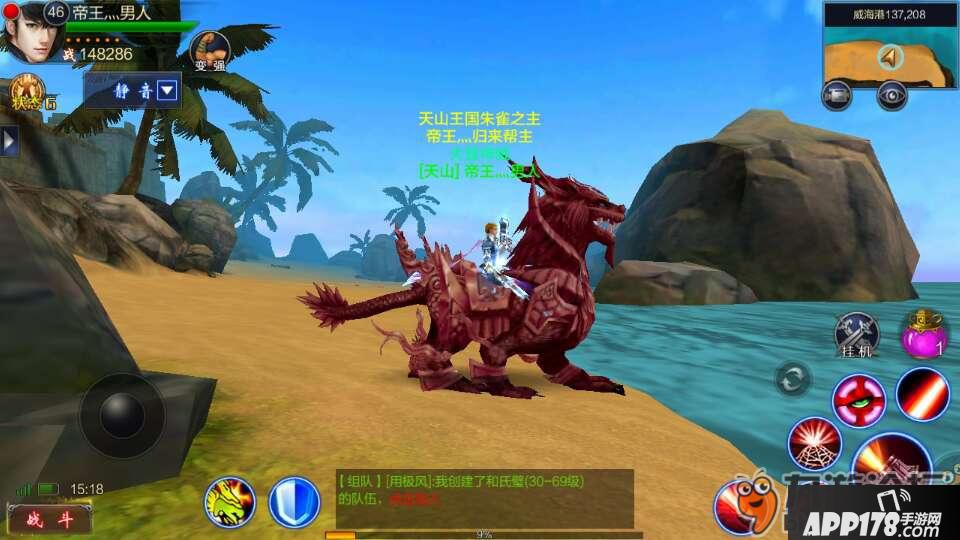Viewport: 960px width, 540px height.
Task: Use the purple potion pouch item
Action: pyautogui.click(x=924, y=335)
